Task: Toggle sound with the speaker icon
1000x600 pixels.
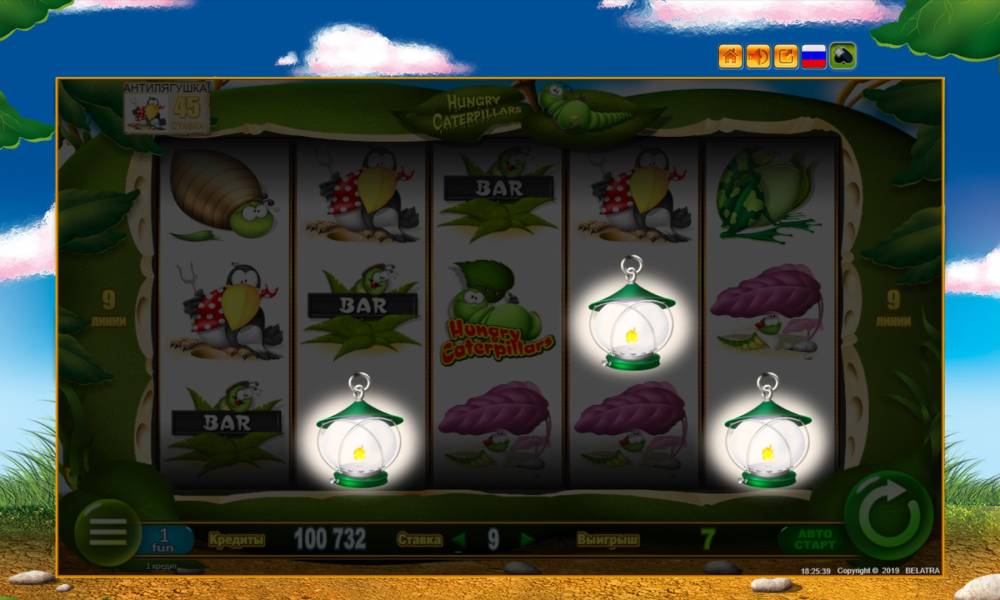Action: [x=758, y=56]
